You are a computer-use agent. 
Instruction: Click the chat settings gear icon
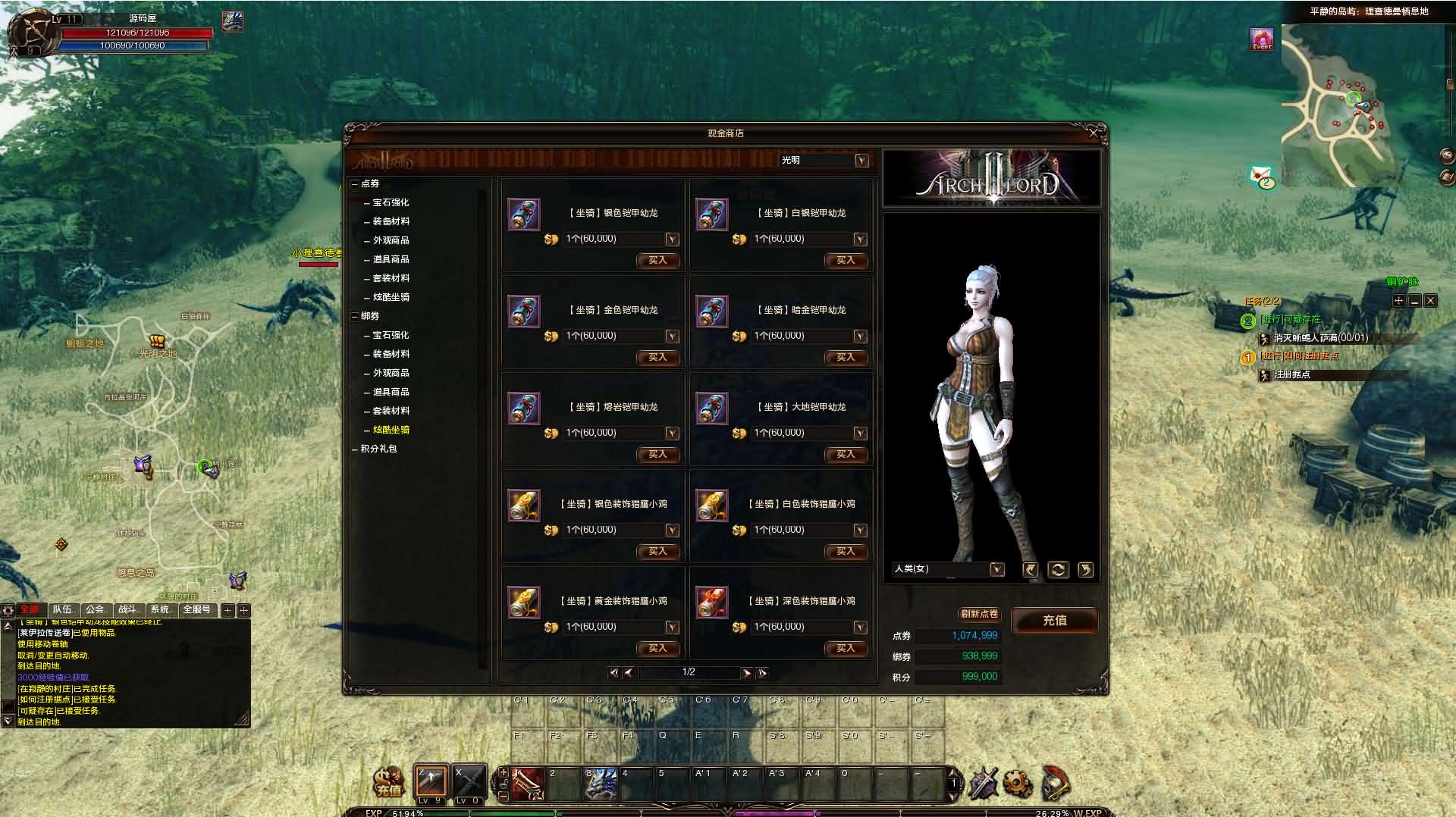tap(7, 609)
